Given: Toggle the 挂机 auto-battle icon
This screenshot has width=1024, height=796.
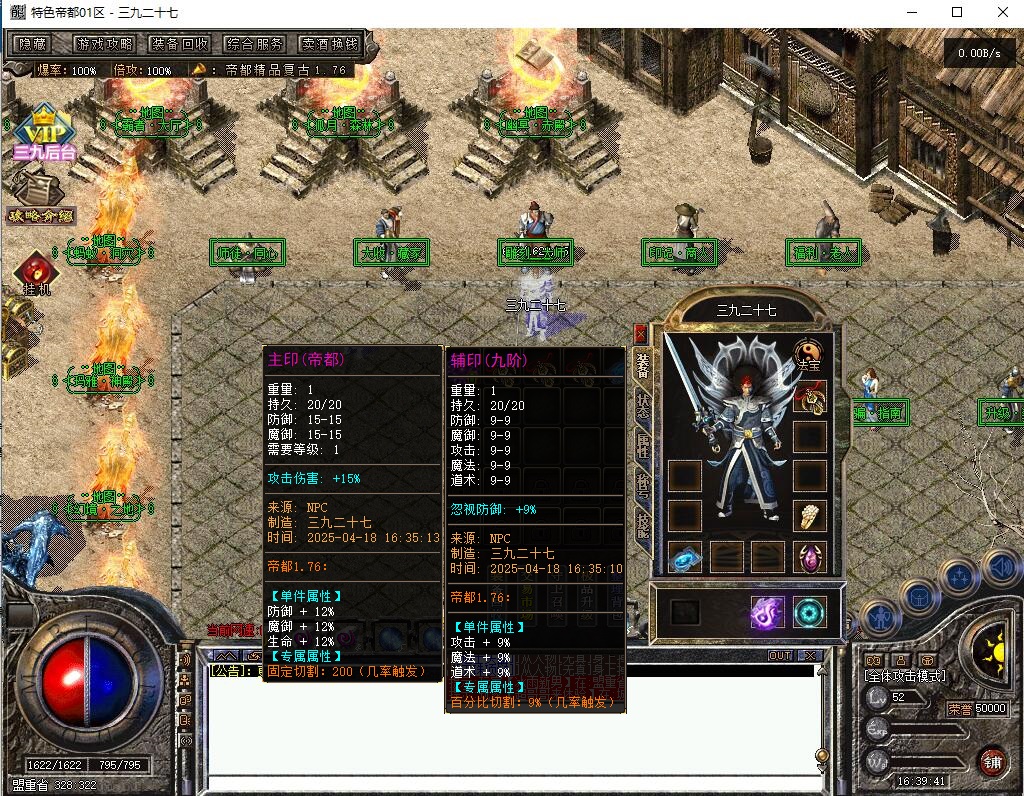Looking at the screenshot, I should 36,275.
